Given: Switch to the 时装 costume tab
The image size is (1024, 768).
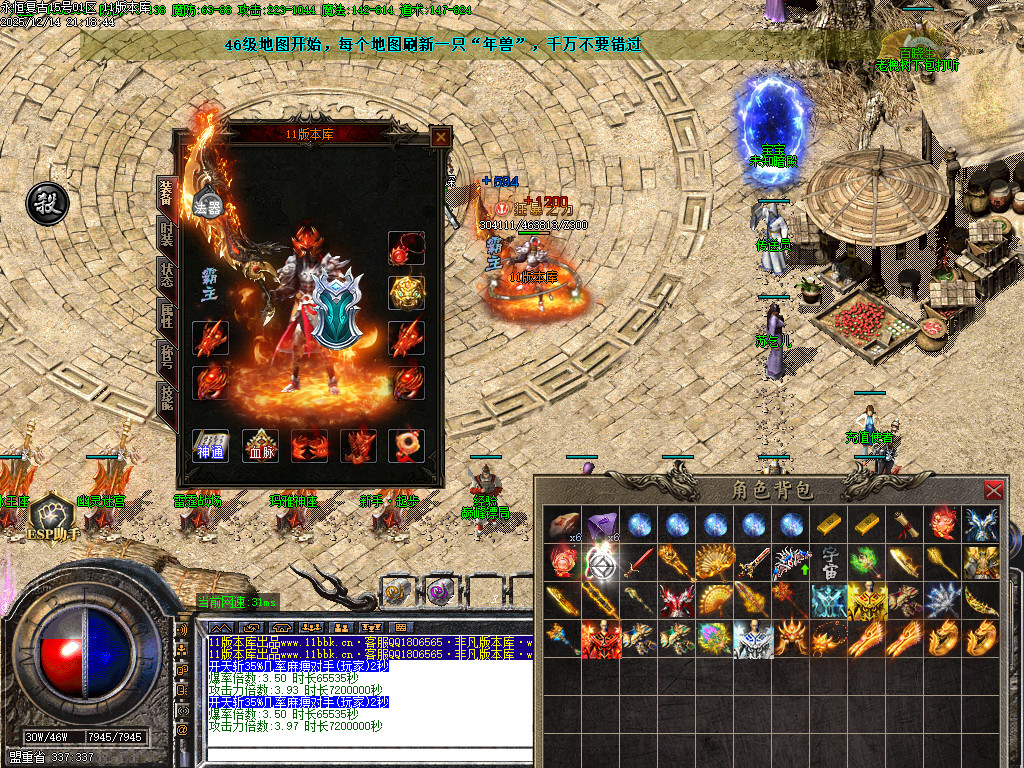Looking at the screenshot, I should pos(166,235).
